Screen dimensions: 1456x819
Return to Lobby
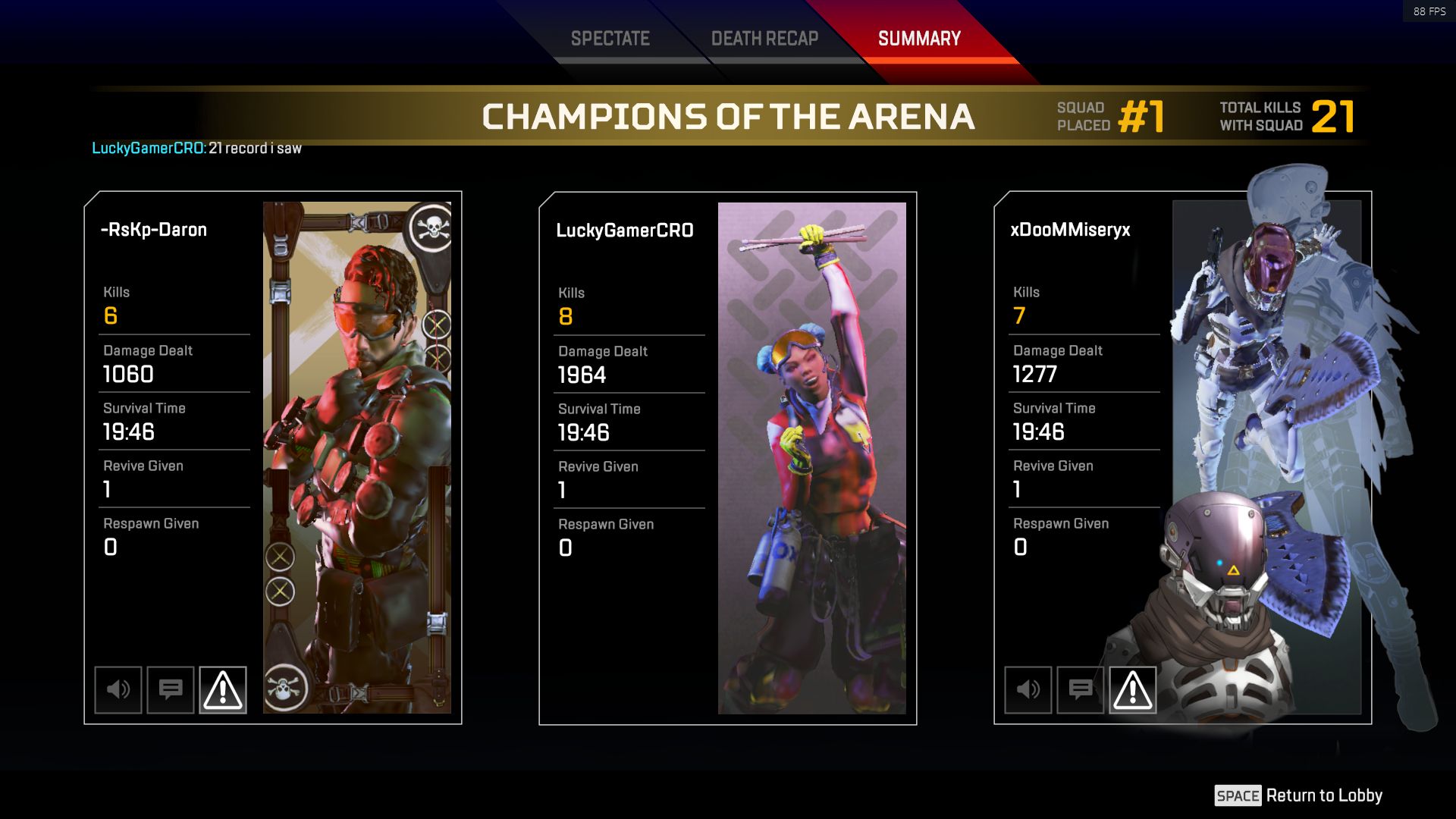(x=1298, y=795)
